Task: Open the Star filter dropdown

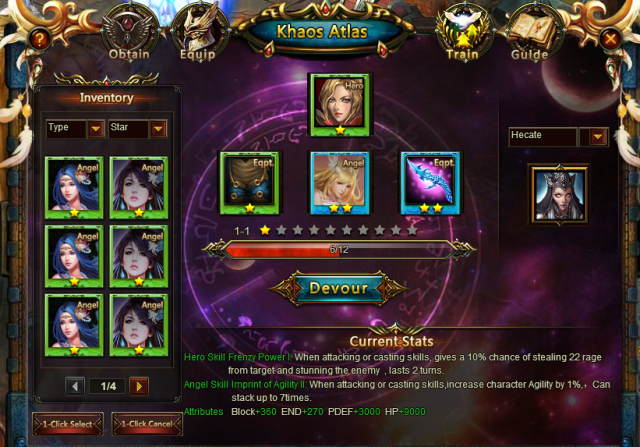Action: 158,129
